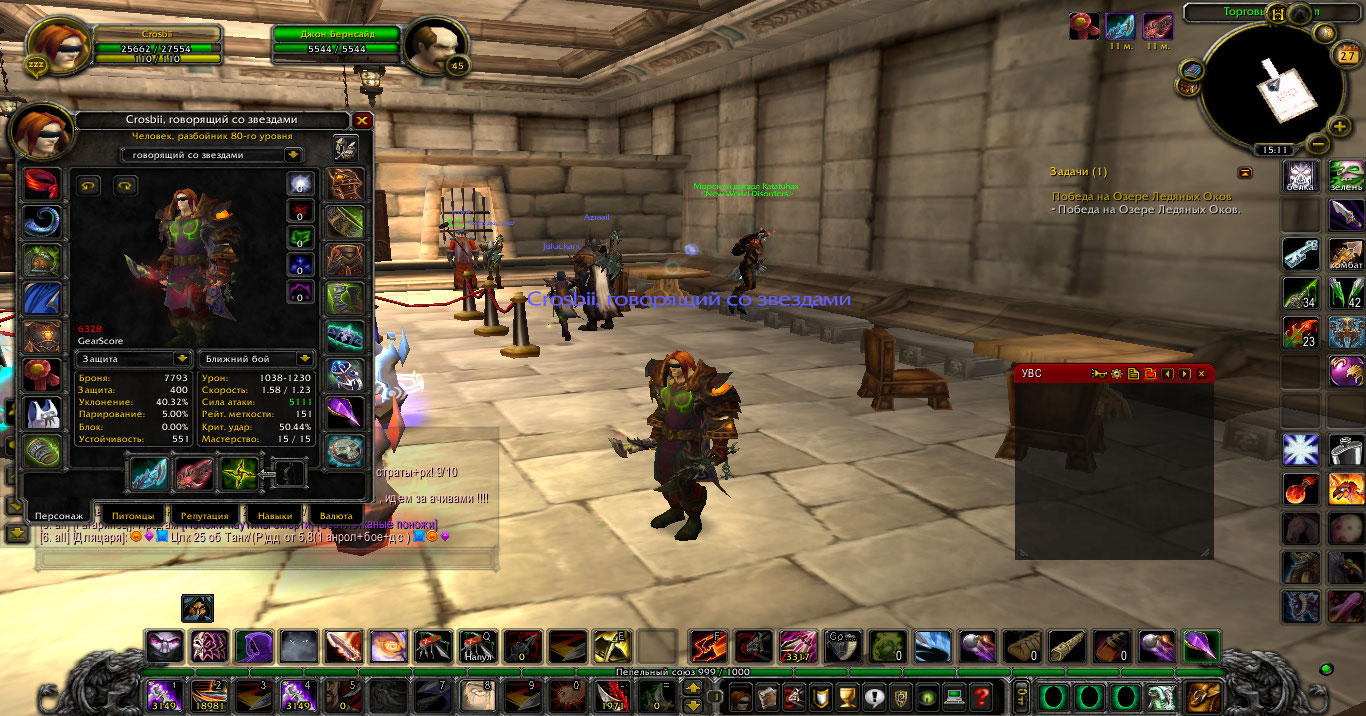
Task: Zoom in on the minimap
Action: (1340, 126)
